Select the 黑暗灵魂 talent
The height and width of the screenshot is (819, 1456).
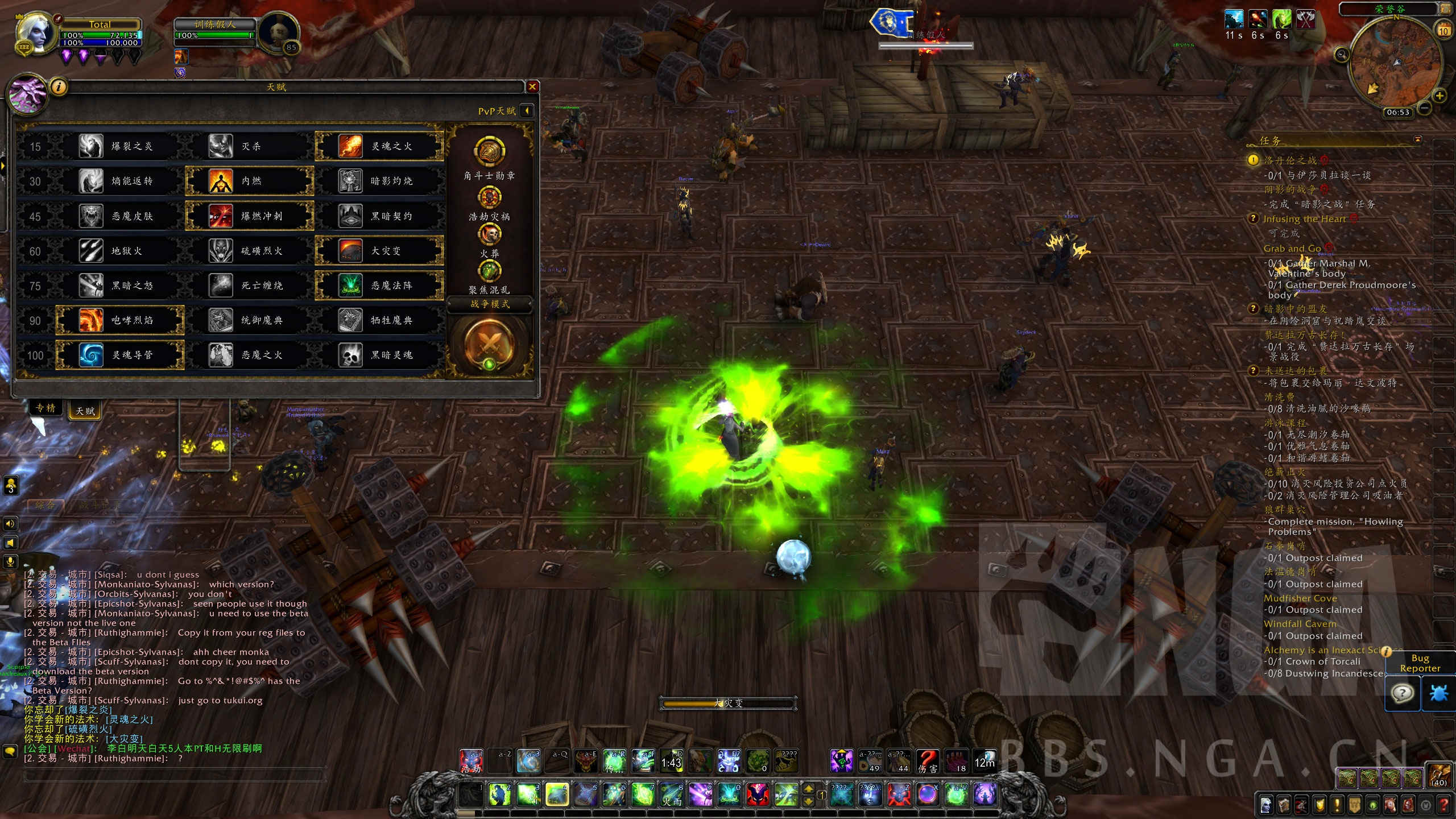tap(379, 355)
